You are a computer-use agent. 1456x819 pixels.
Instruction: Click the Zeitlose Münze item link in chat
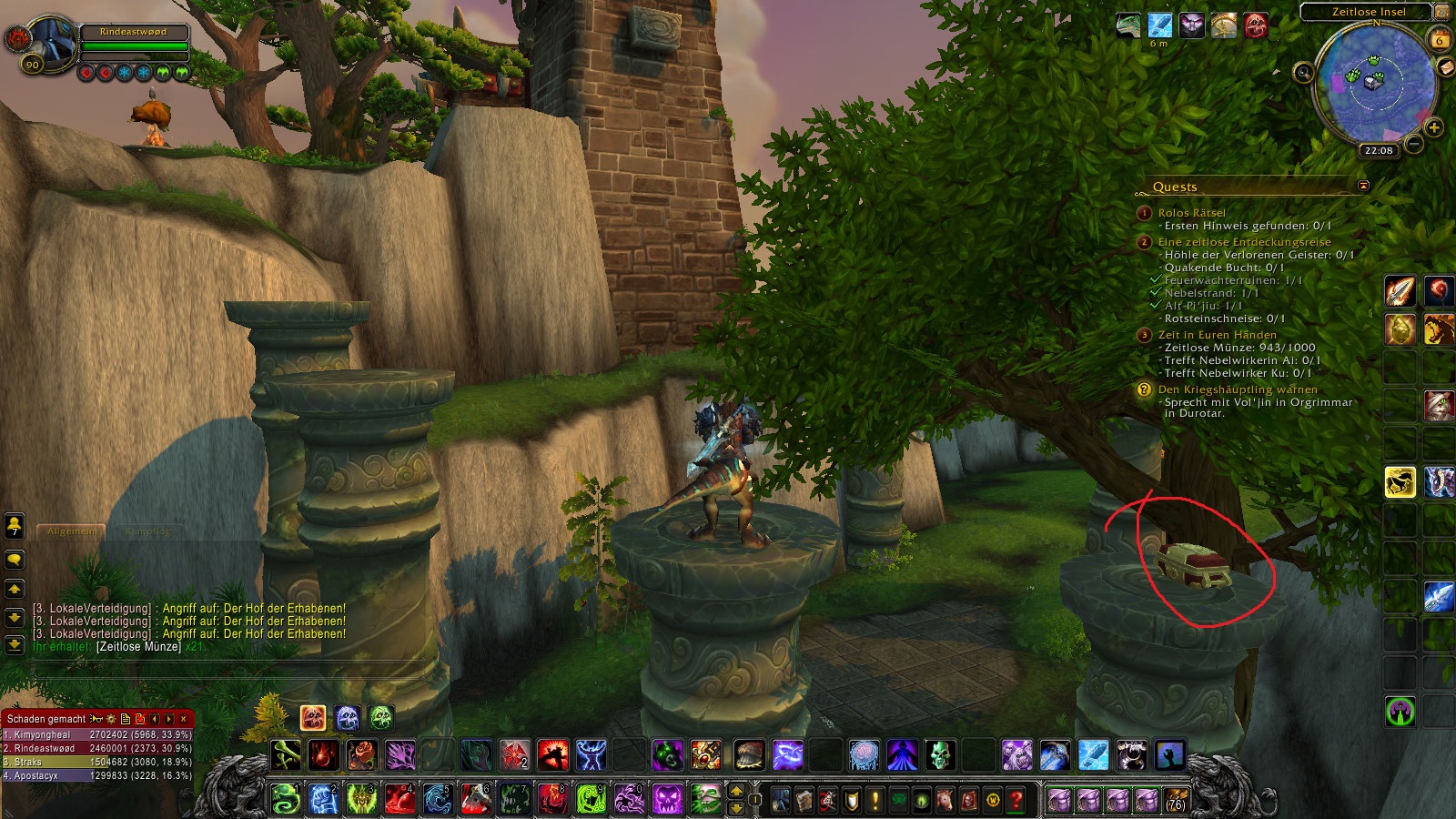138,647
